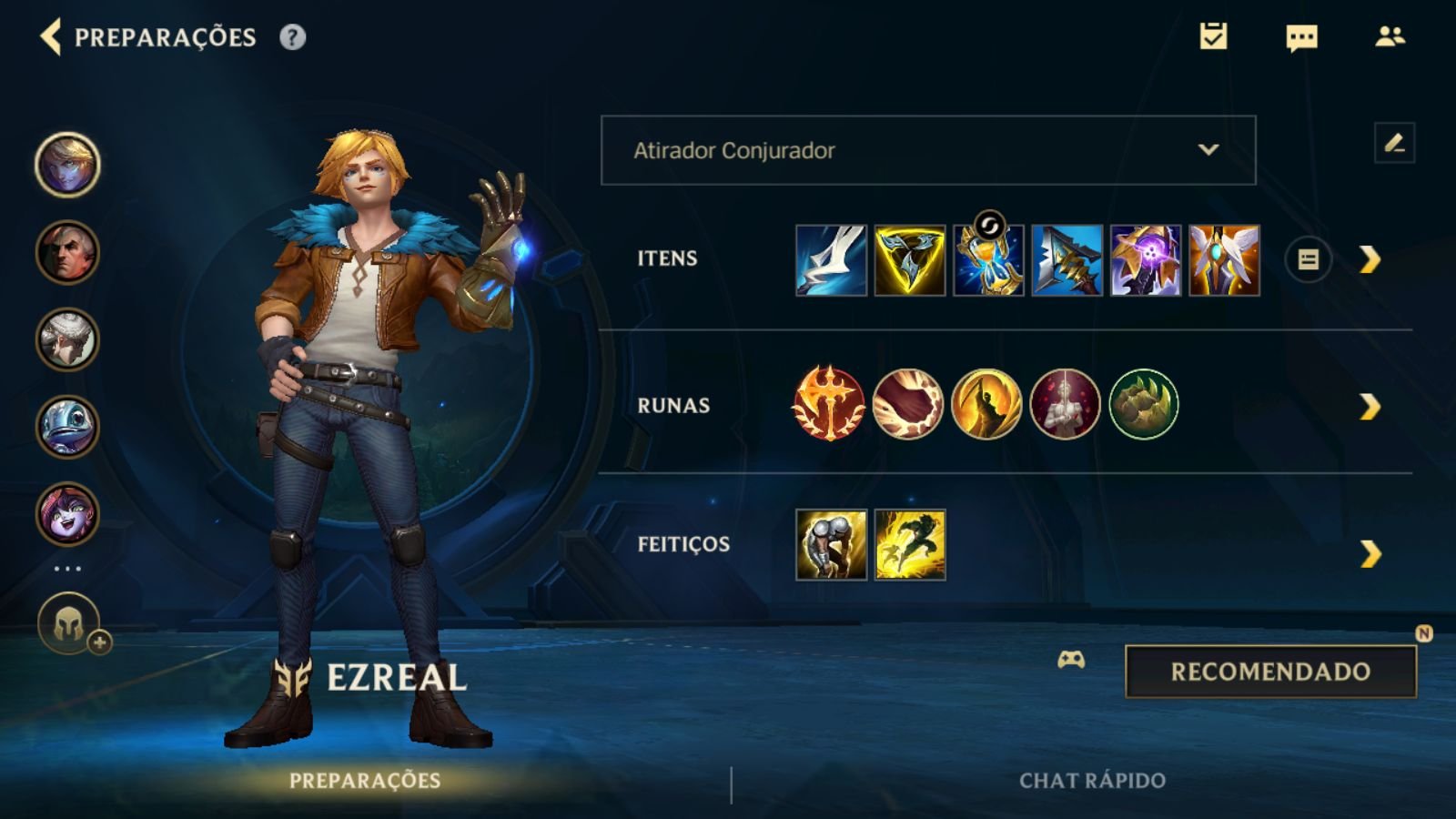
Task: Open the friends list icon
Action: (1390, 36)
